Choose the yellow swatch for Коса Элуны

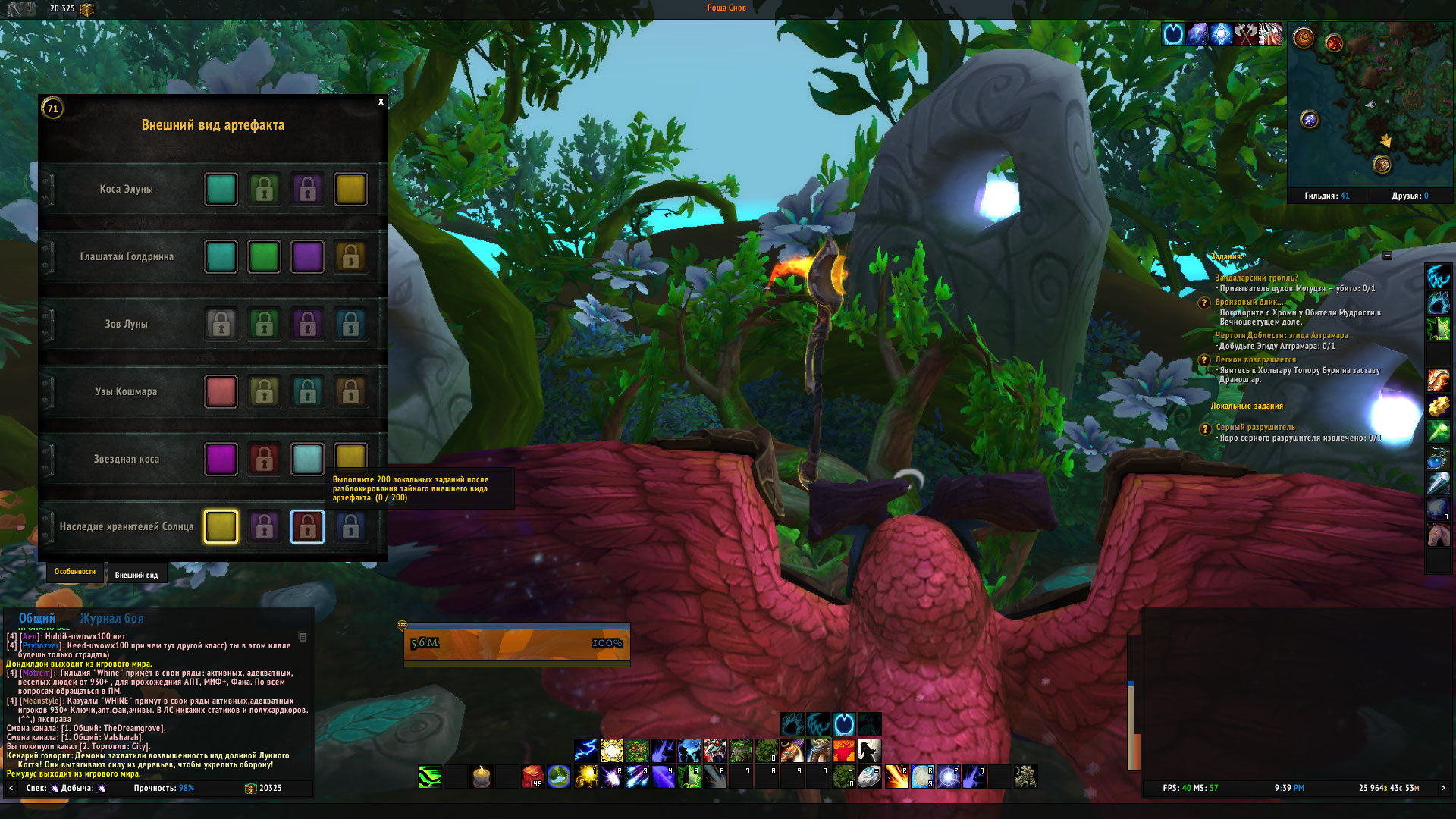(x=350, y=190)
